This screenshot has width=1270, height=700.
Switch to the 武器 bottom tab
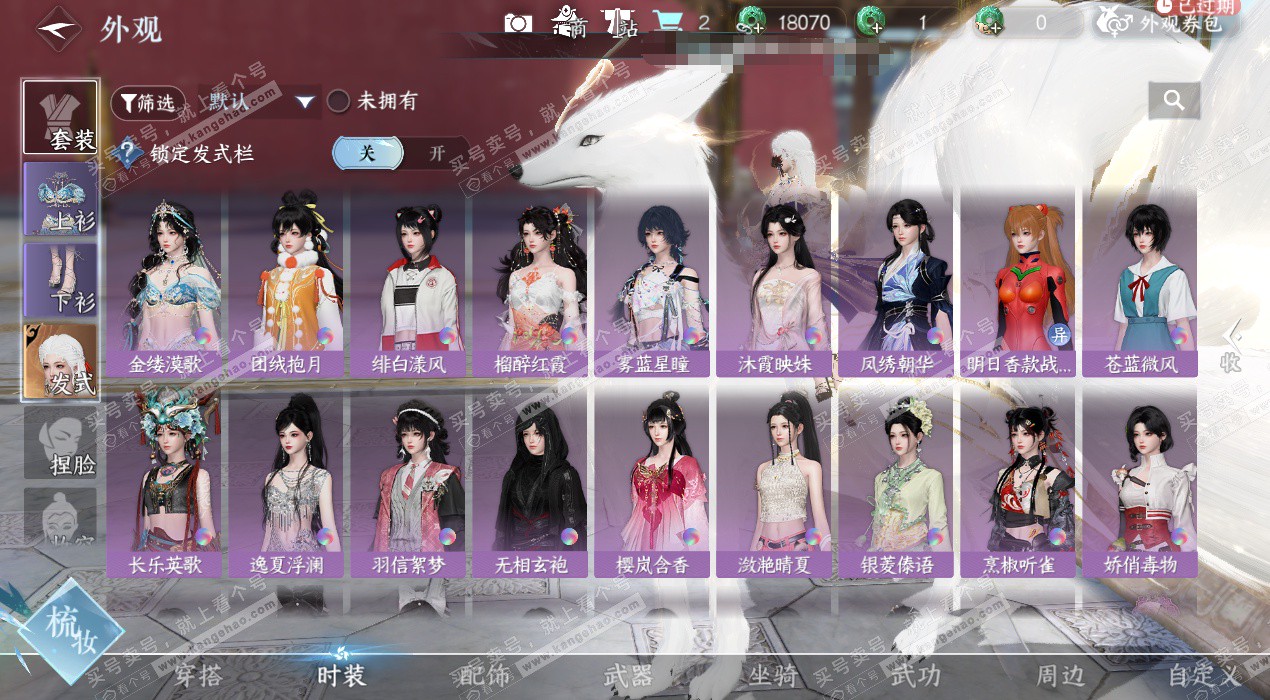628,676
